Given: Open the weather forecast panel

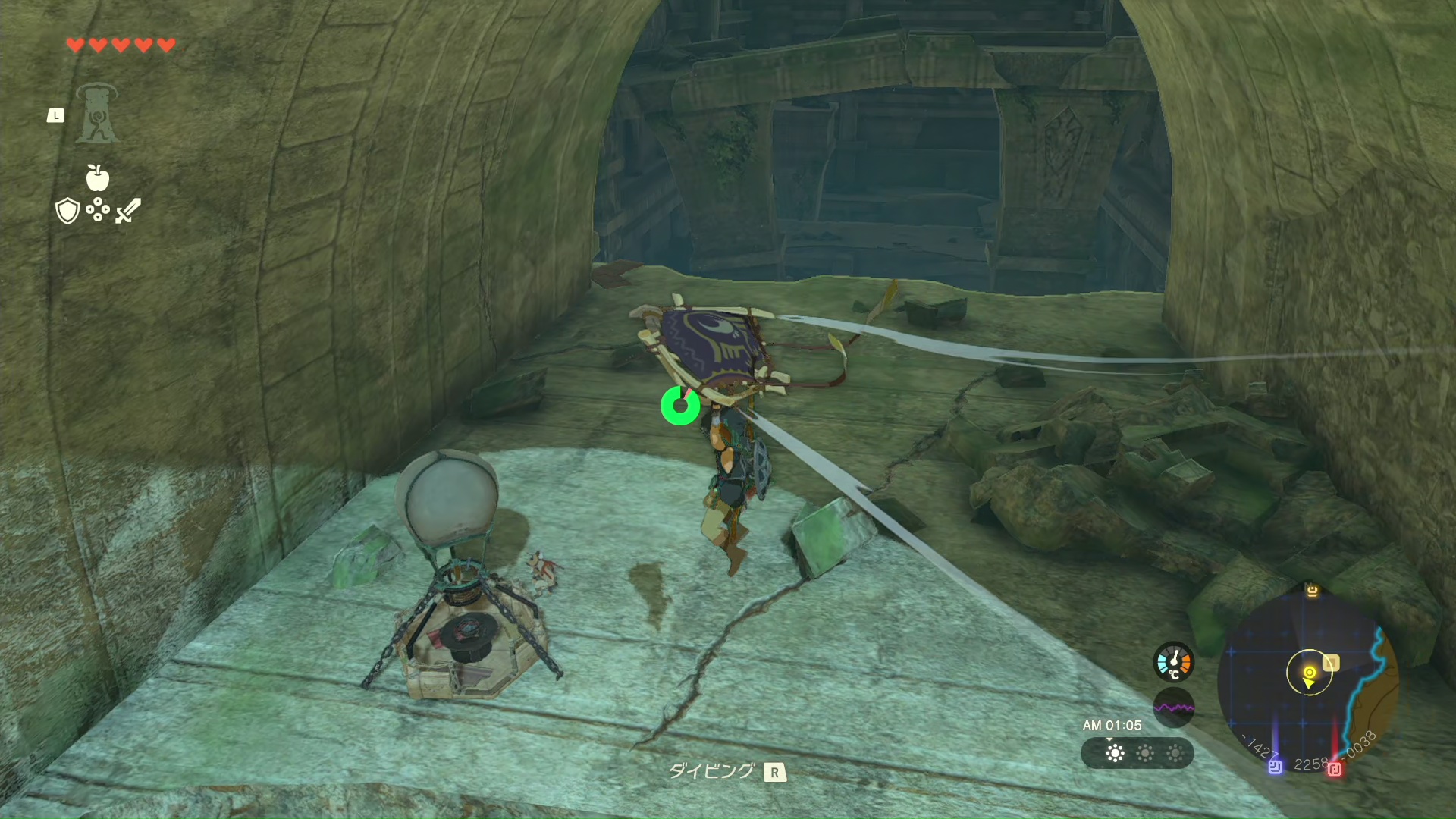Looking at the screenshot, I should tap(1137, 753).
